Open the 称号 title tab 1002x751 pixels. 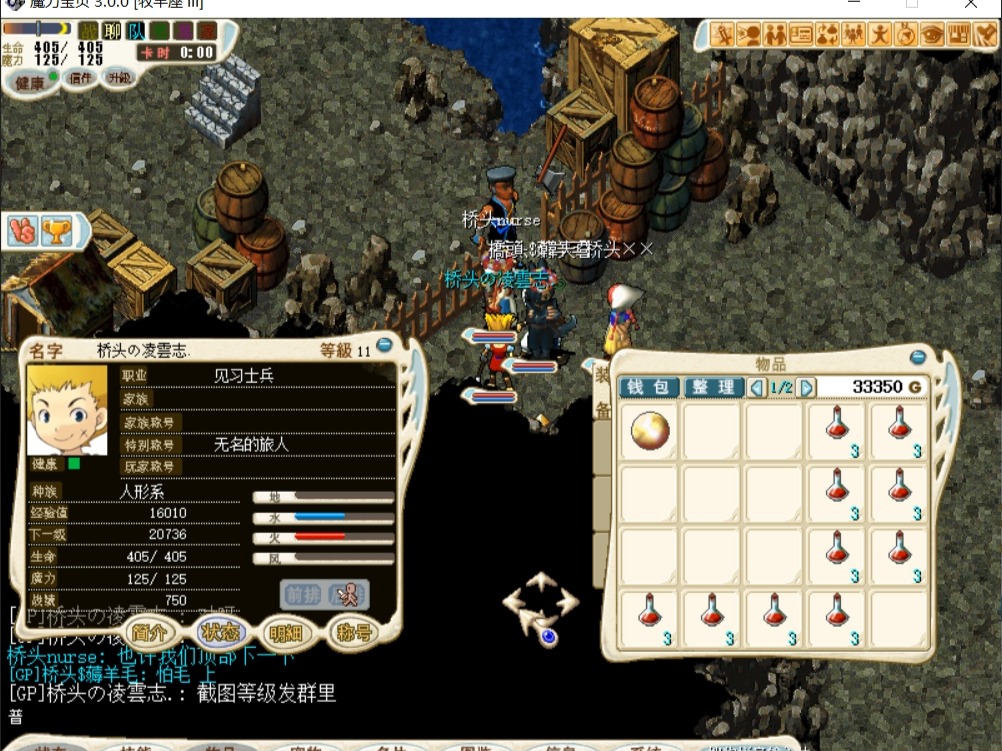(354, 632)
